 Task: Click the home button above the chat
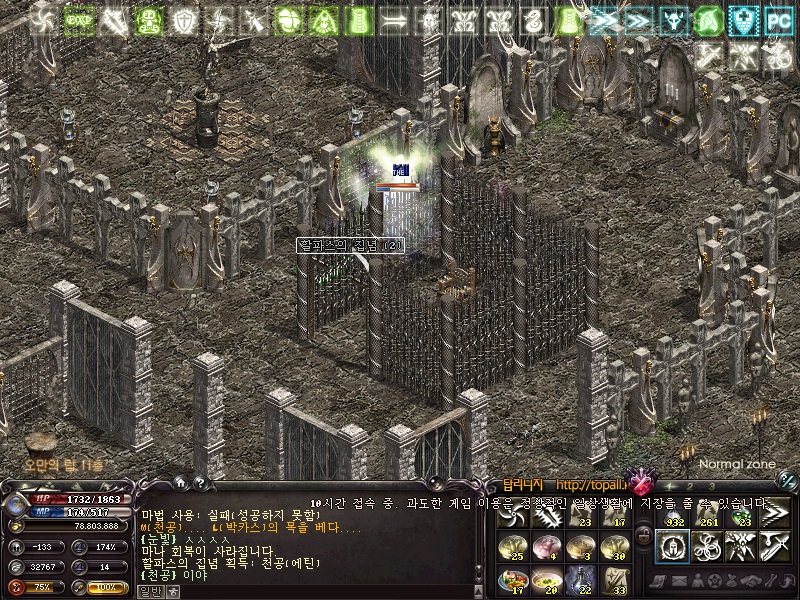tap(180, 483)
